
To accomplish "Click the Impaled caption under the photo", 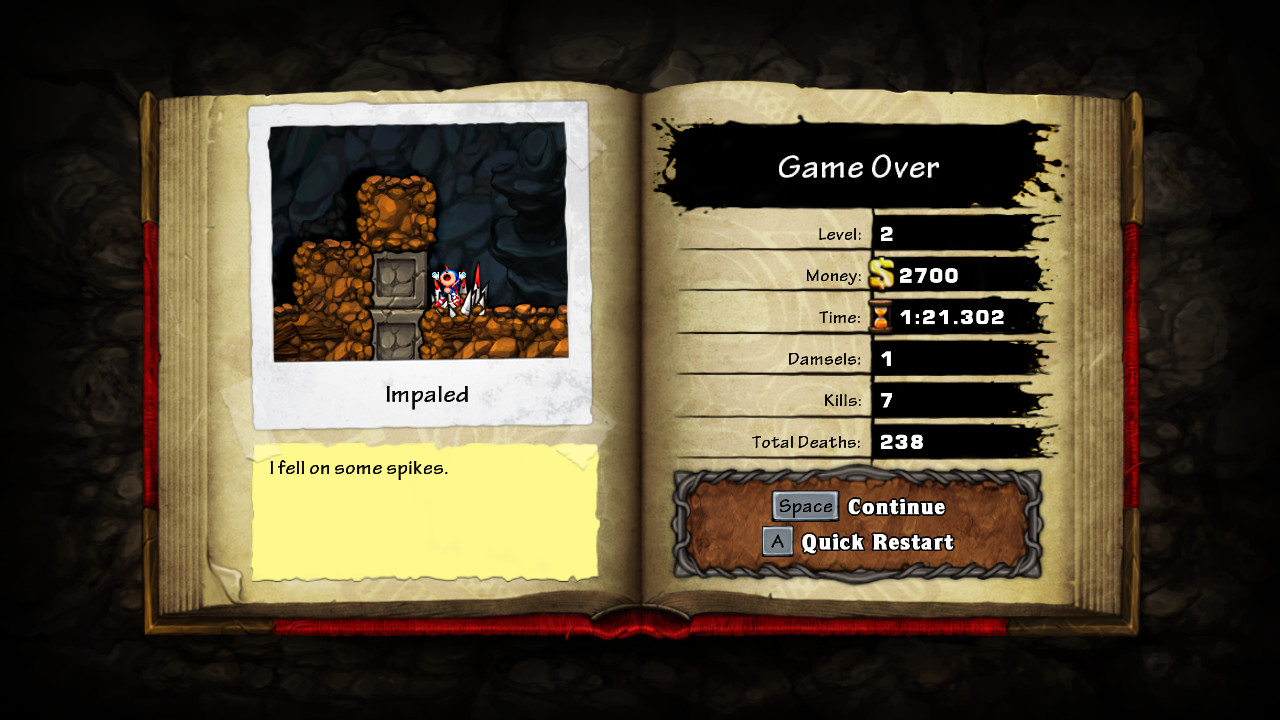I will point(425,395).
